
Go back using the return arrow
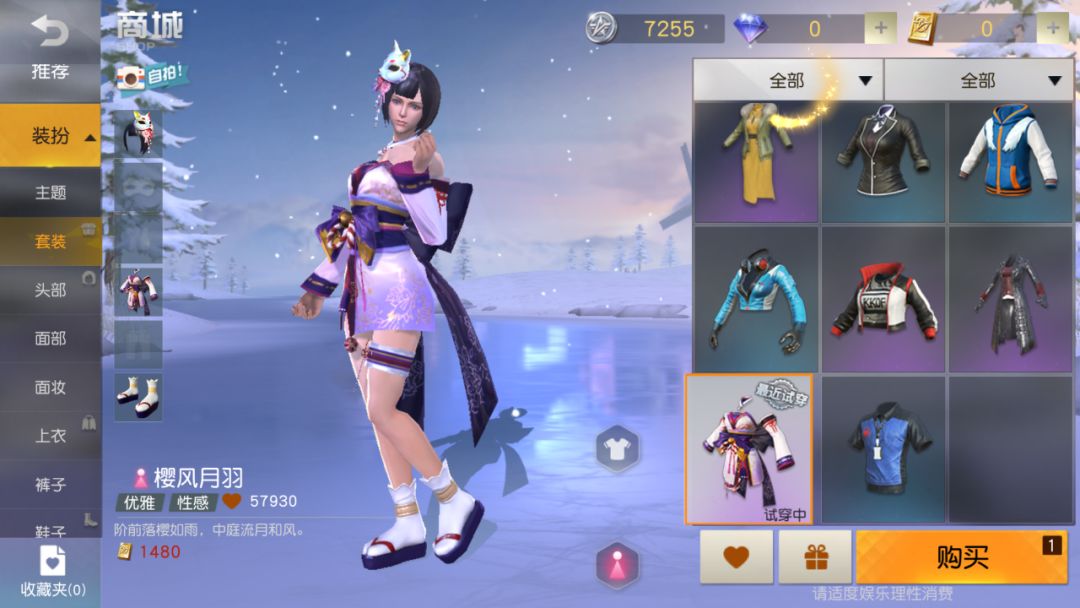coord(49,31)
